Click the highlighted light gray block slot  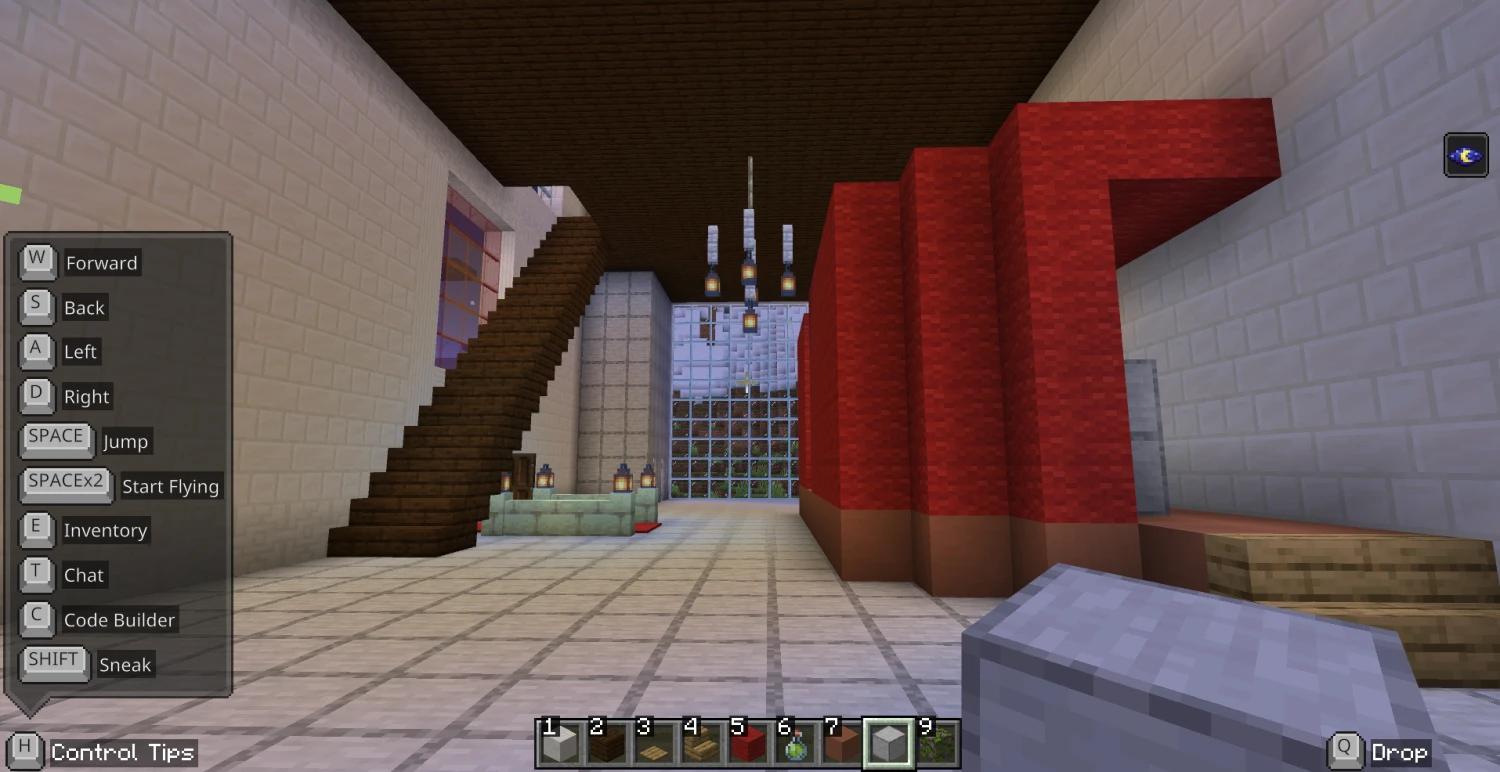(889, 744)
